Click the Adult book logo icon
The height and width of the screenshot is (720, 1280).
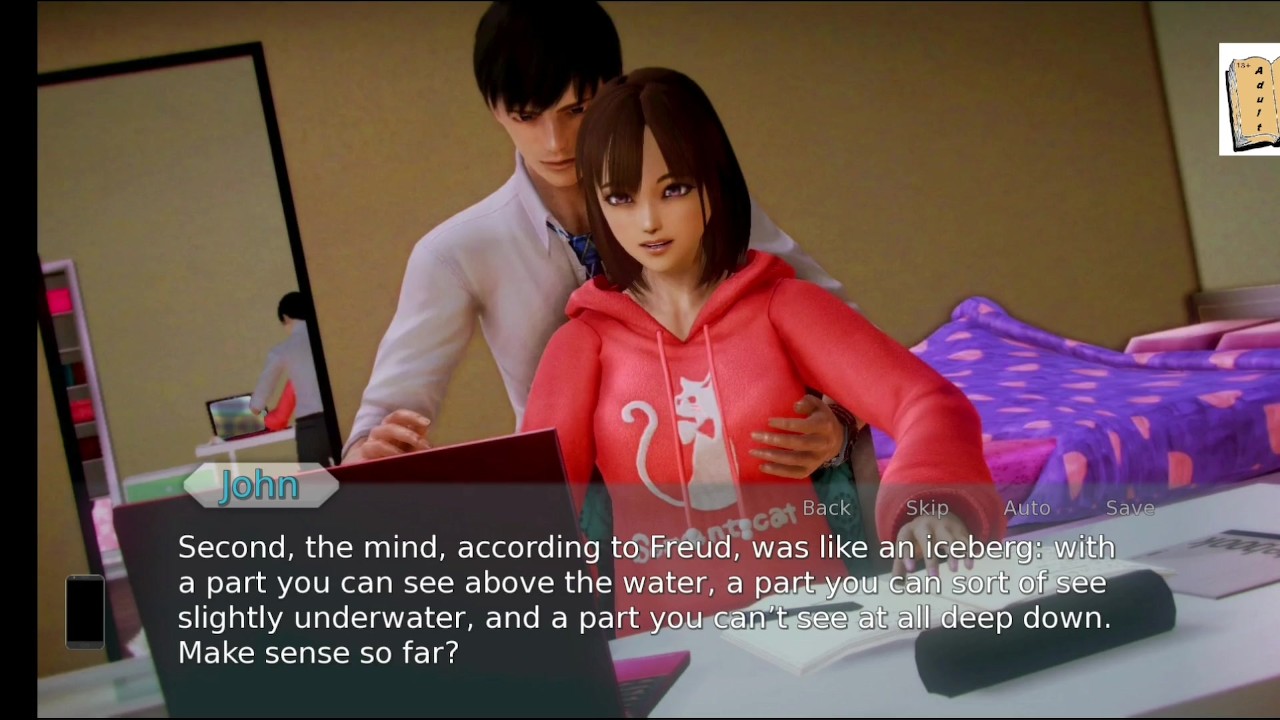[1248, 99]
